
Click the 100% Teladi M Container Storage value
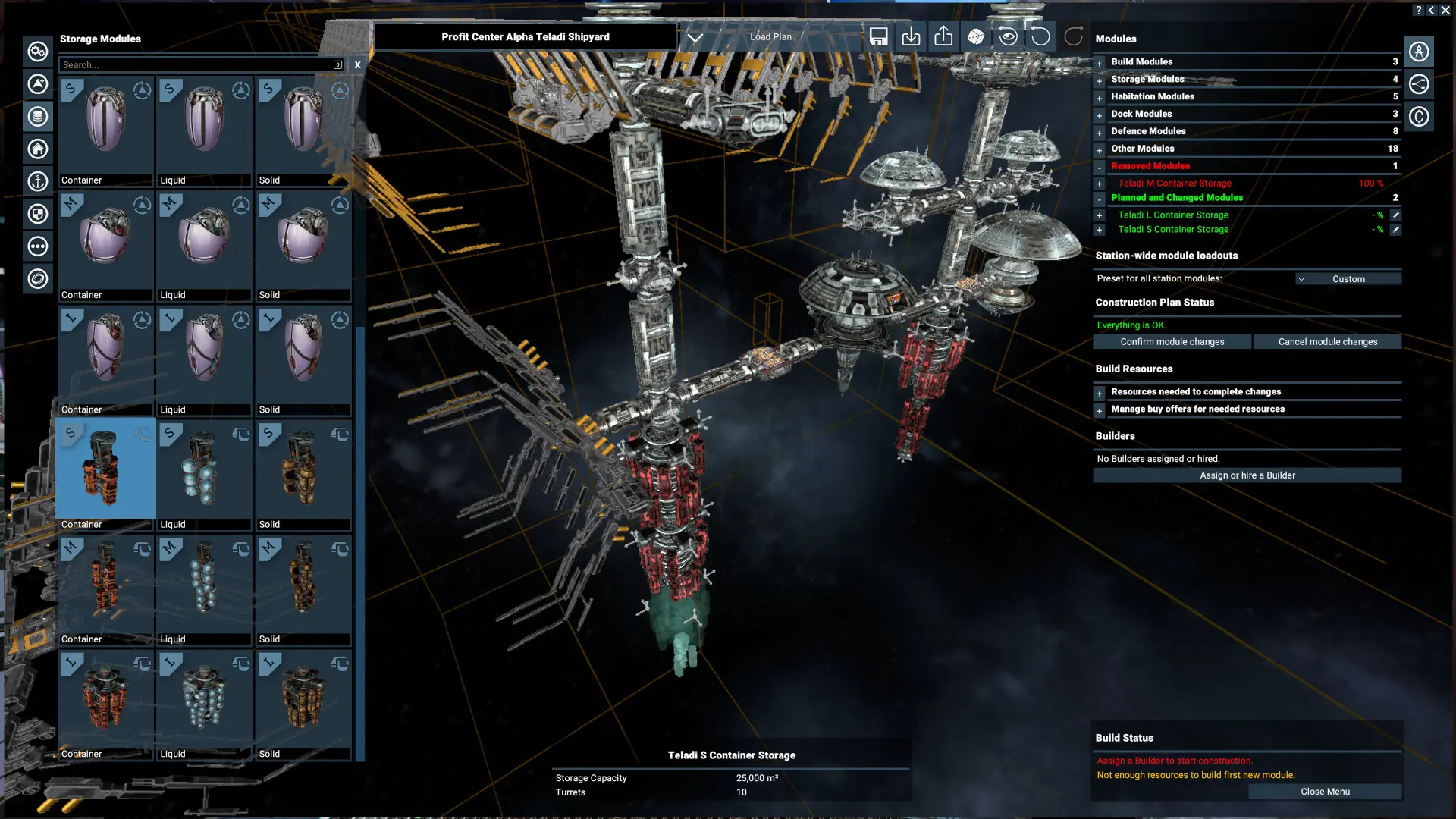pos(1371,183)
